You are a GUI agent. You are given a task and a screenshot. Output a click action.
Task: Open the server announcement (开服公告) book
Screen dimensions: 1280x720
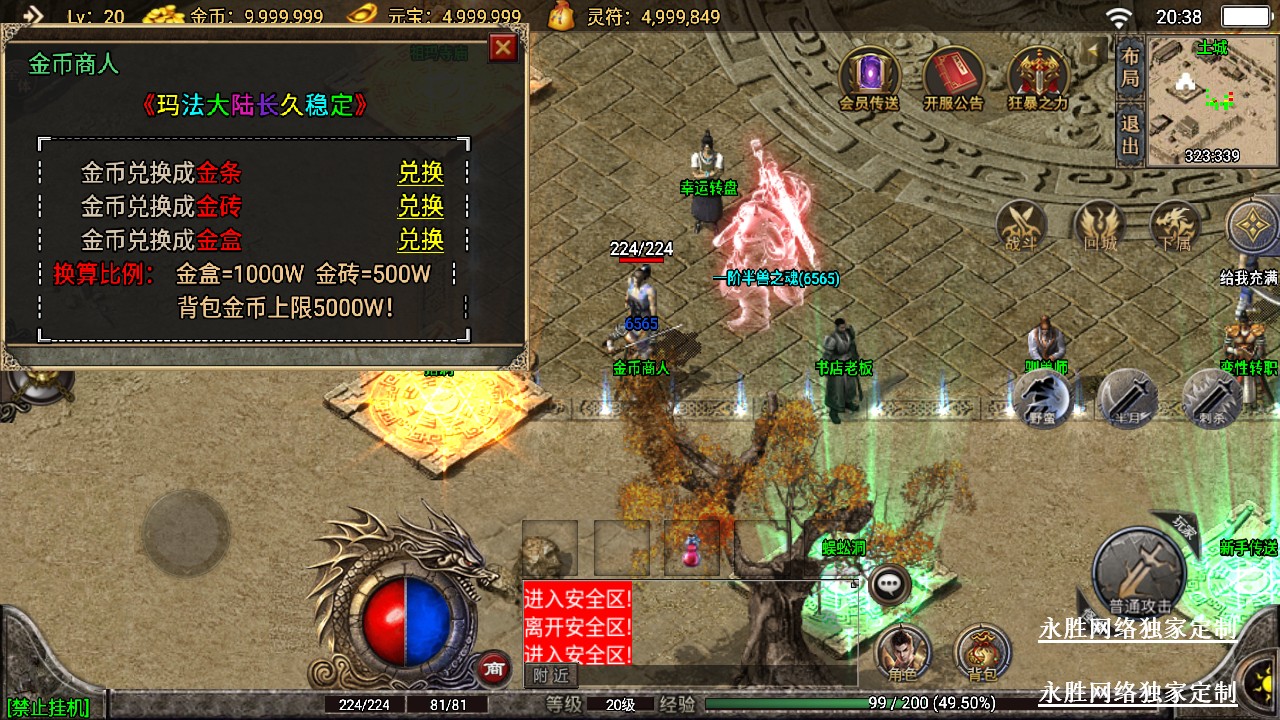click(953, 76)
